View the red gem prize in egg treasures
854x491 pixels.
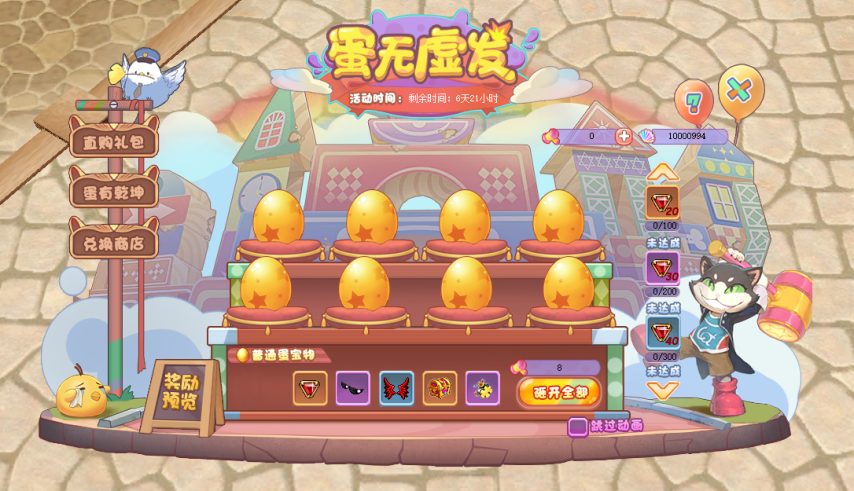[310, 388]
